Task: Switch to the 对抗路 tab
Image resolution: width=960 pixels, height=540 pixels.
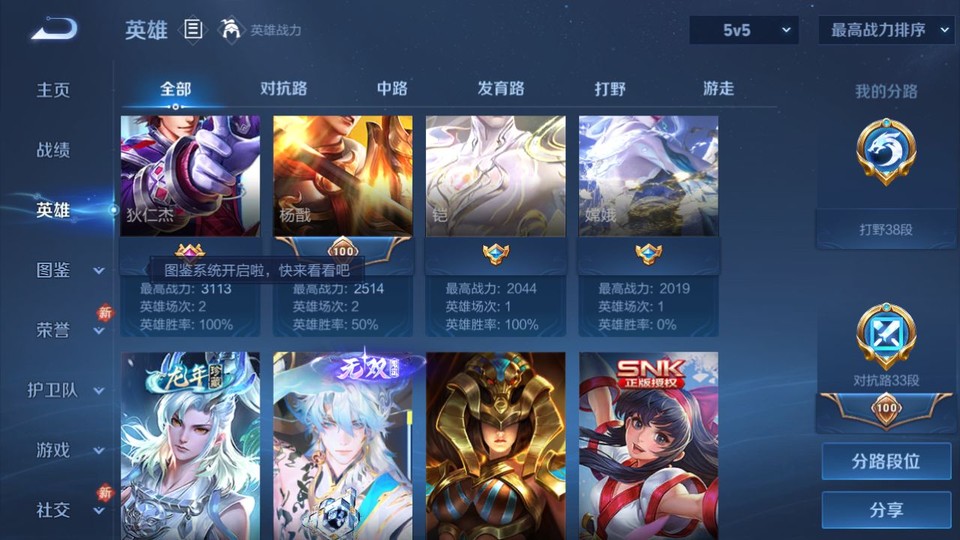Action: click(x=283, y=89)
